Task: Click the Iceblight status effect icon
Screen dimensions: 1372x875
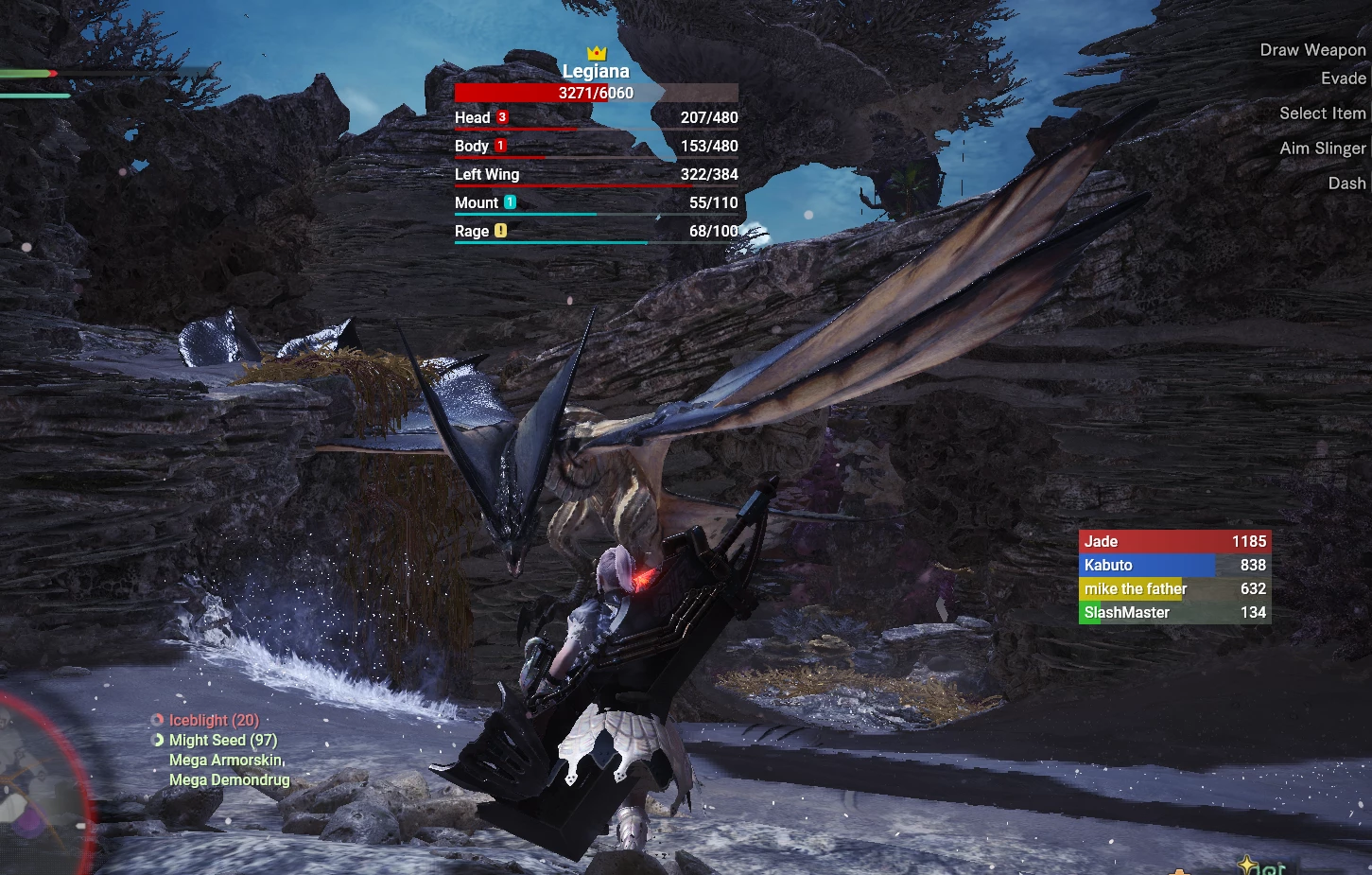Action: [x=158, y=720]
